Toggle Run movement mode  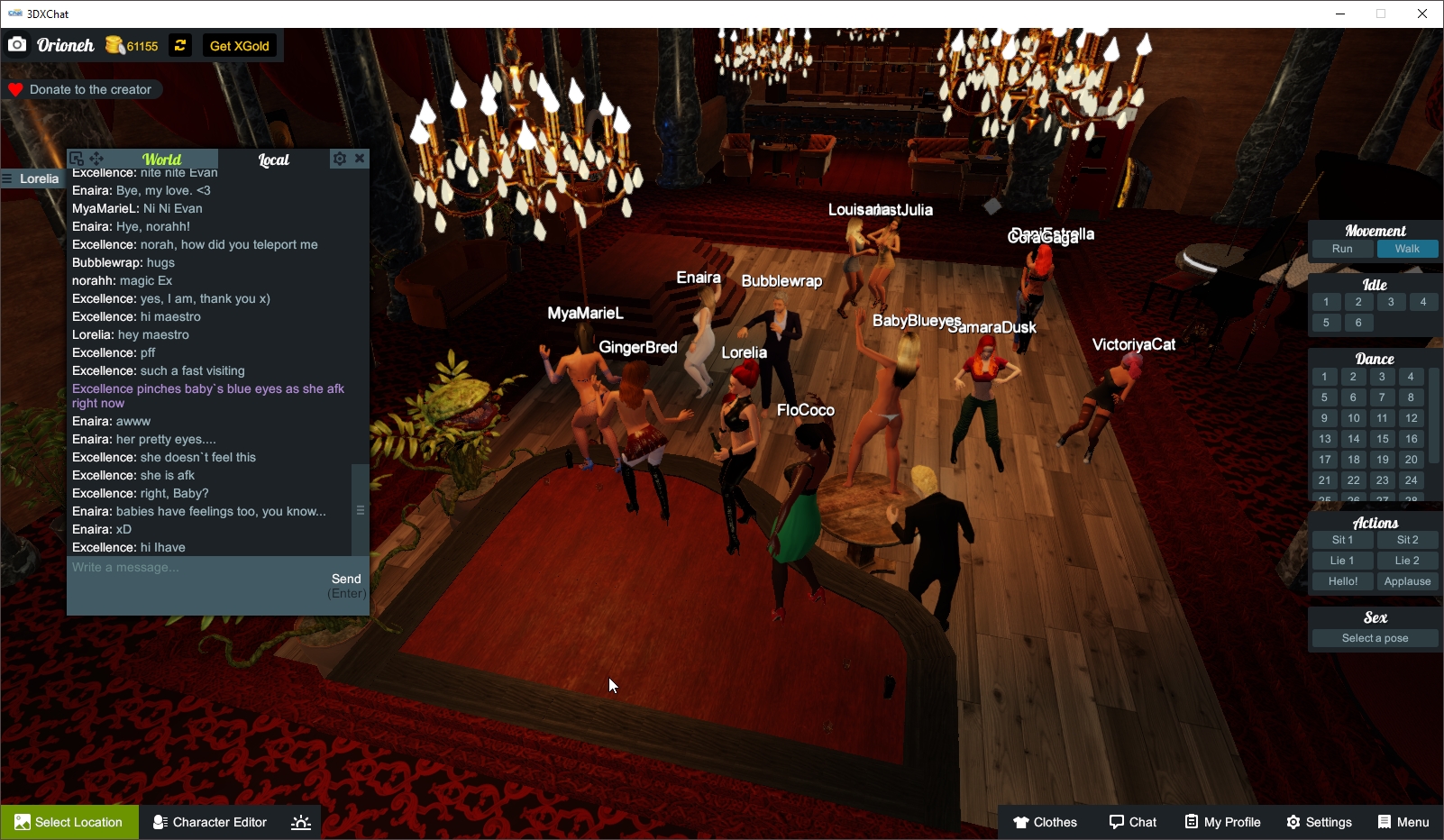point(1341,248)
